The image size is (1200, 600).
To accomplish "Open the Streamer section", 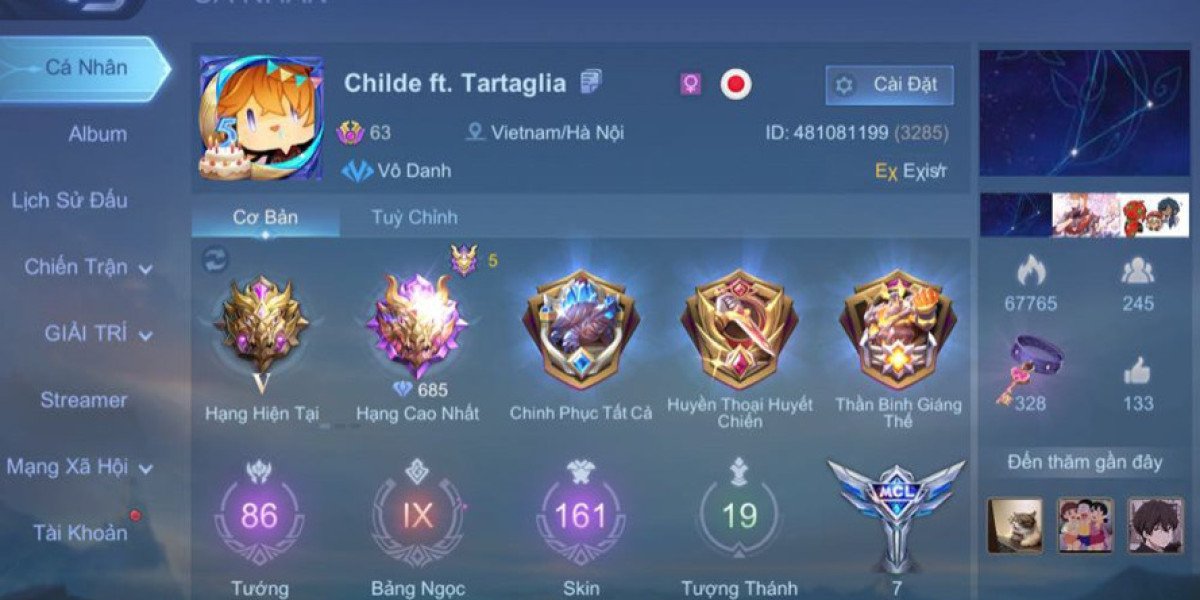I will pos(84,400).
